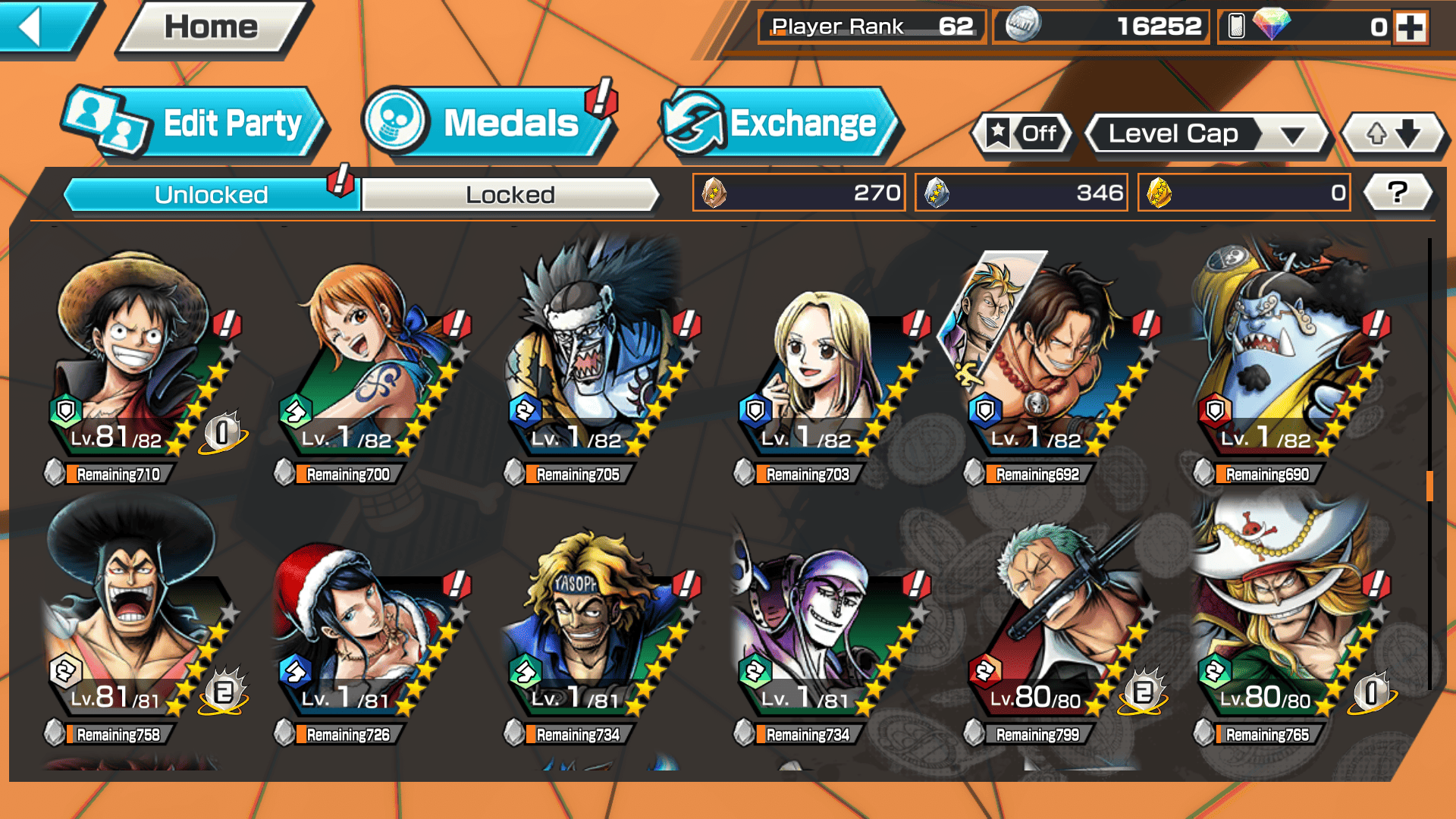The image size is (1456, 819).
Task: Open the question mark help button
Action: pyautogui.click(x=1397, y=193)
